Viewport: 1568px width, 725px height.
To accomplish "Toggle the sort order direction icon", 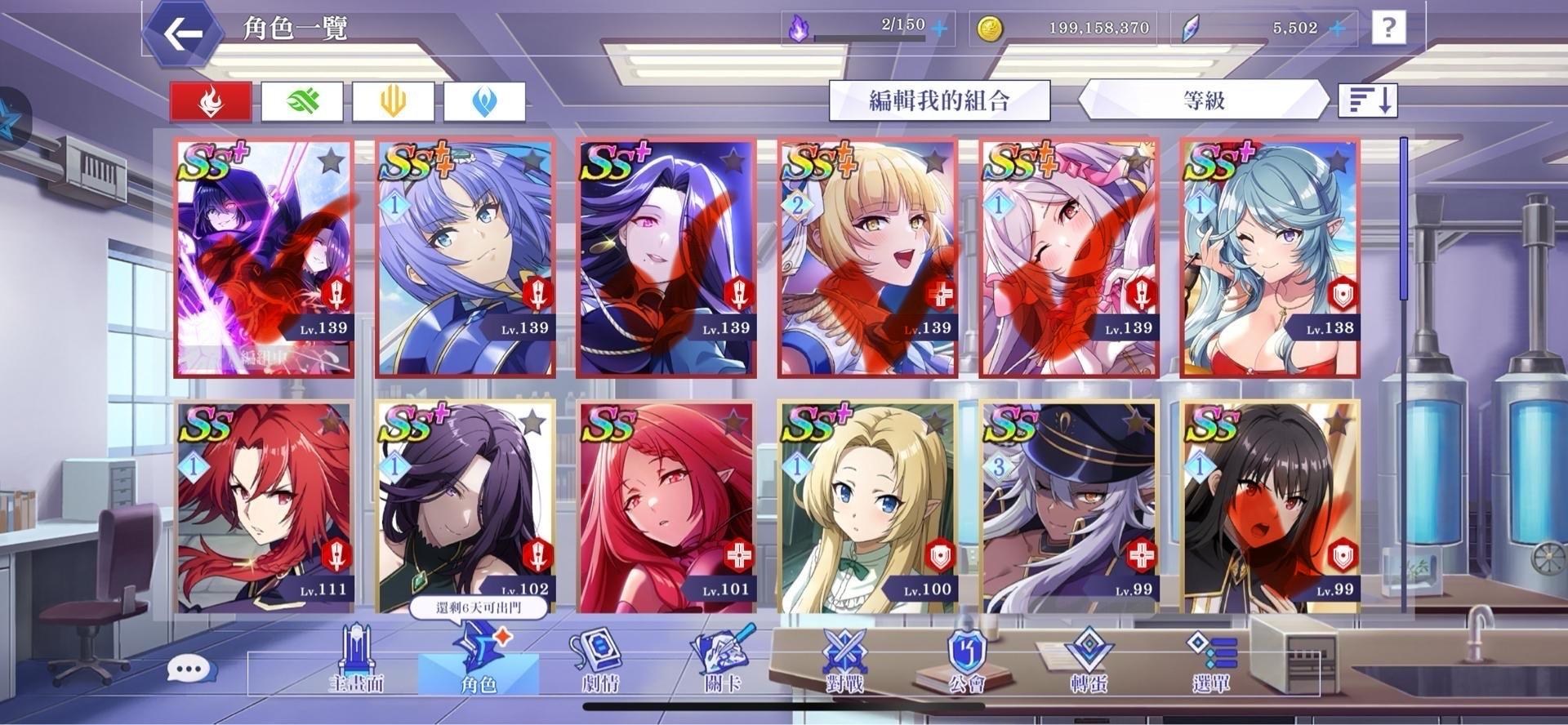I will 1369,100.
